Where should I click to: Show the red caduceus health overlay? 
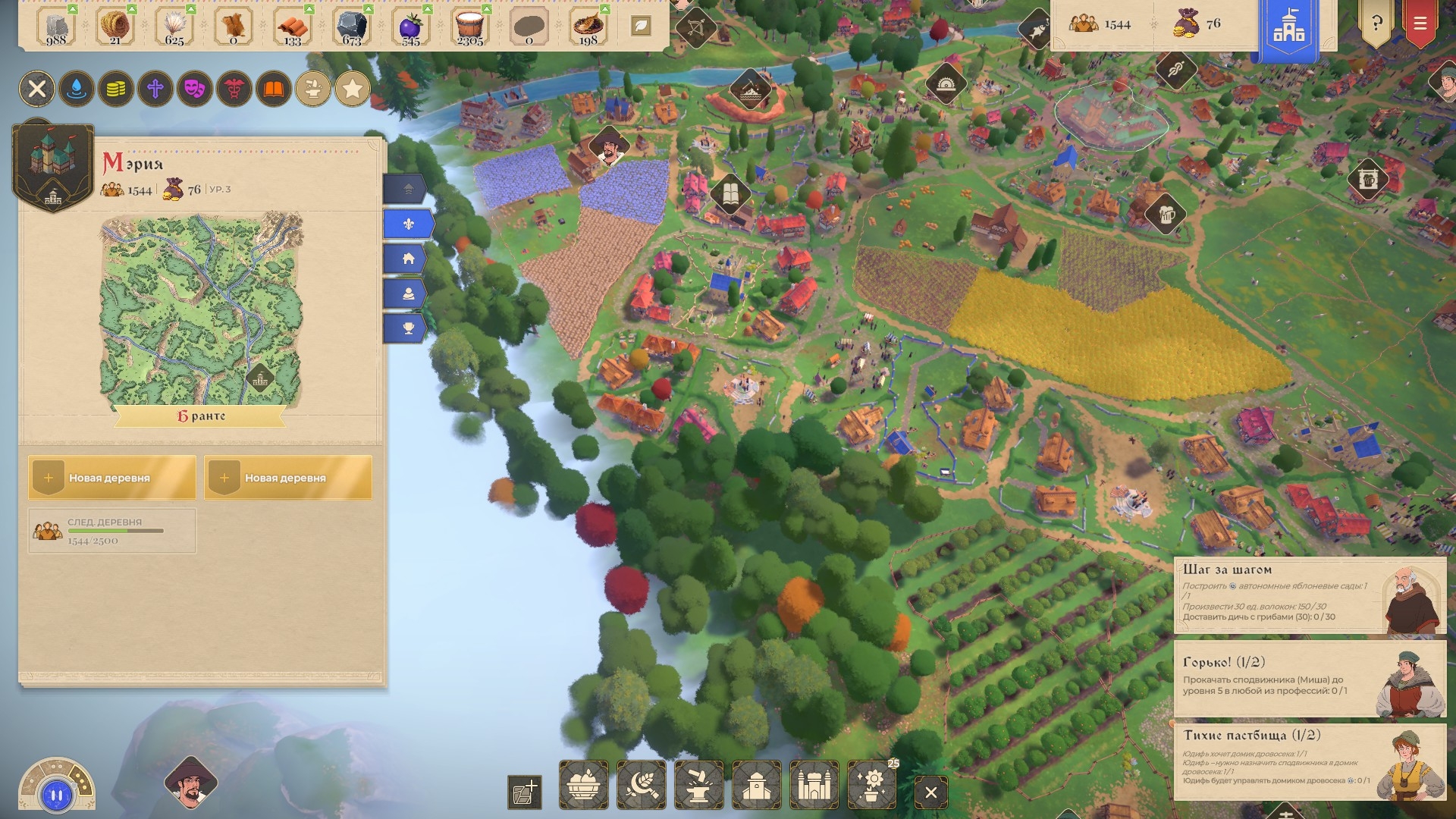tap(234, 89)
